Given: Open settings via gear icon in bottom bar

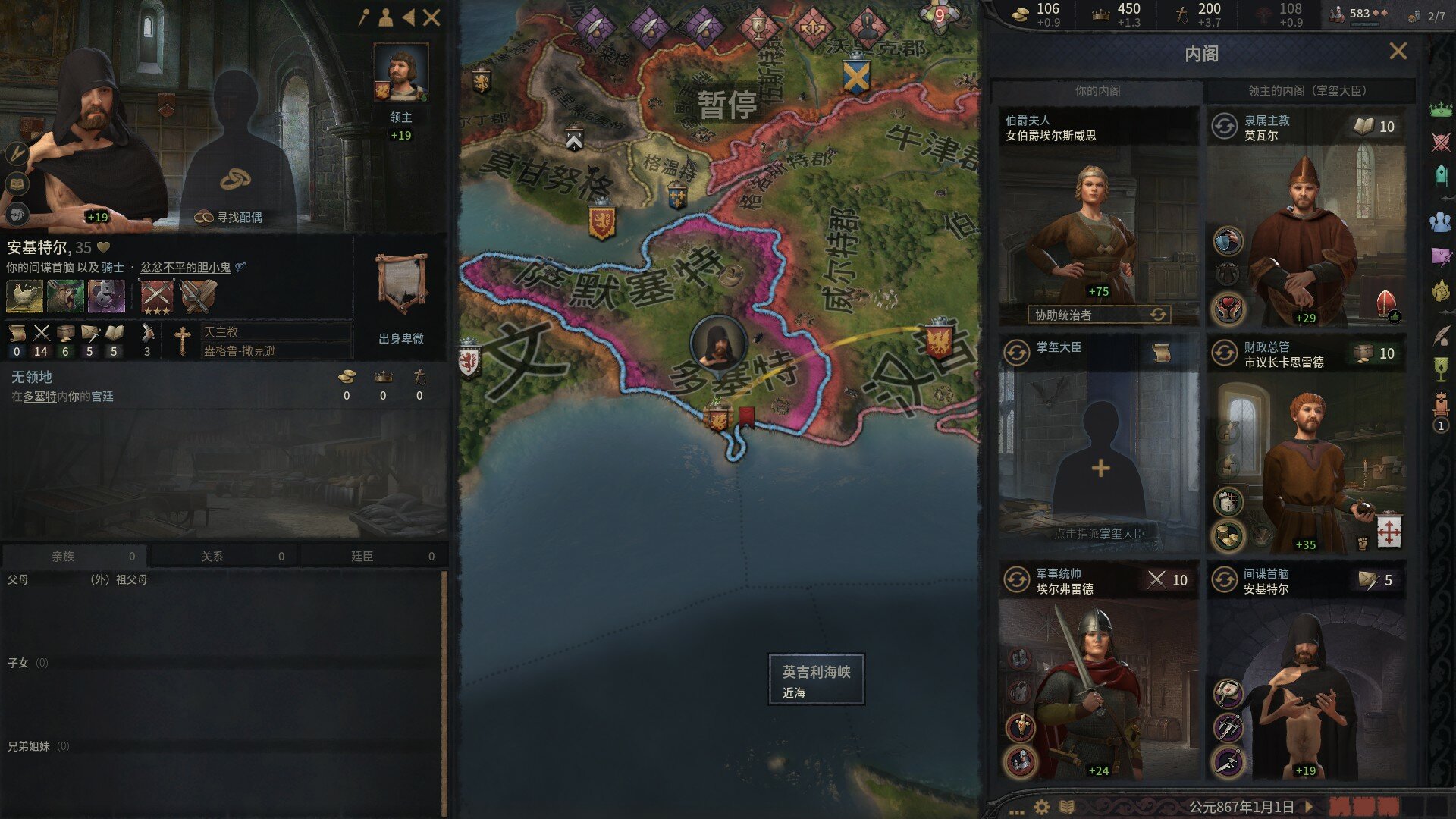Looking at the screenshot, I should 1041,805.
